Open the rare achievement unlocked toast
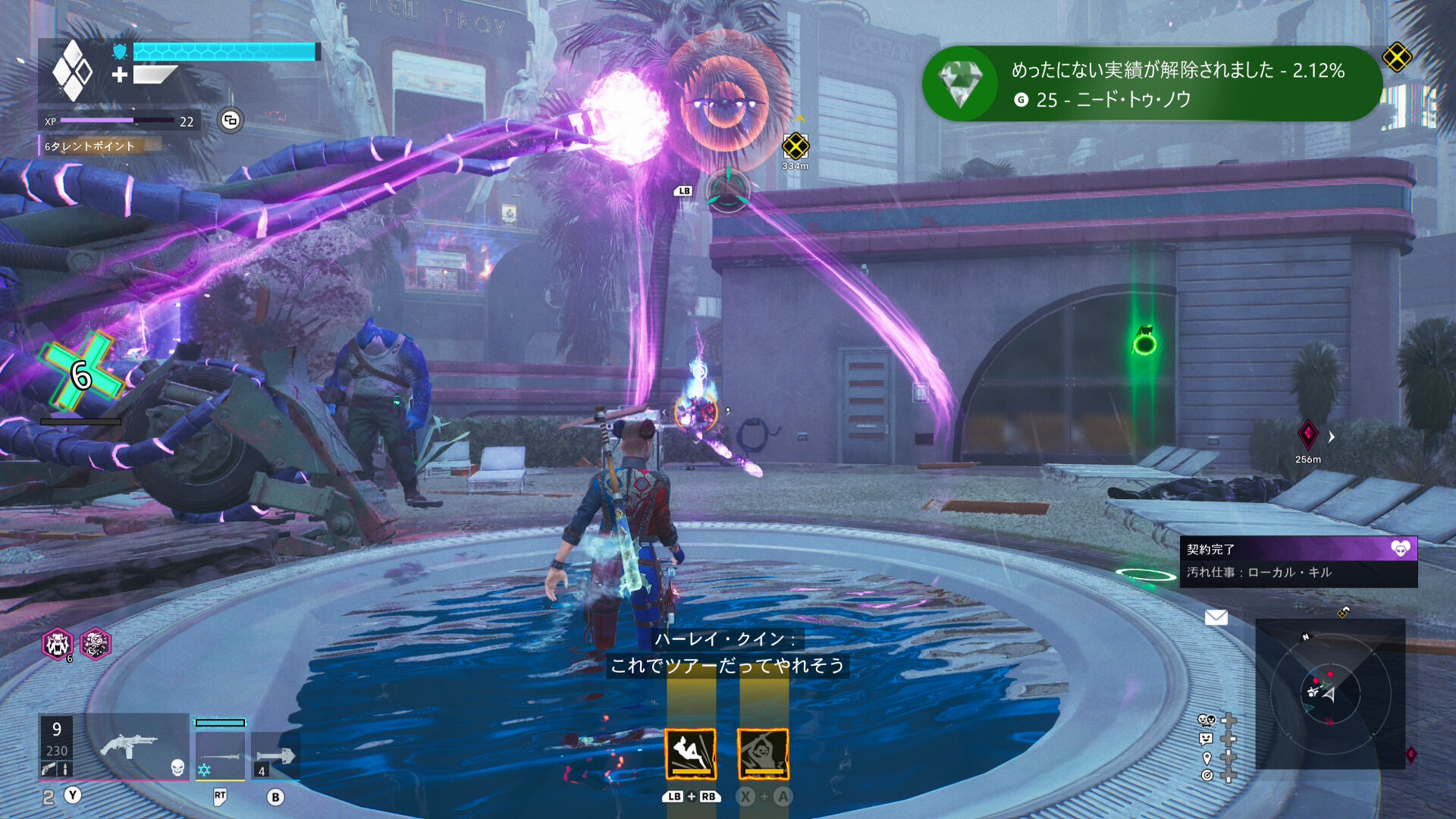This screenshot has width=1456, height=819. point(1151,84)
